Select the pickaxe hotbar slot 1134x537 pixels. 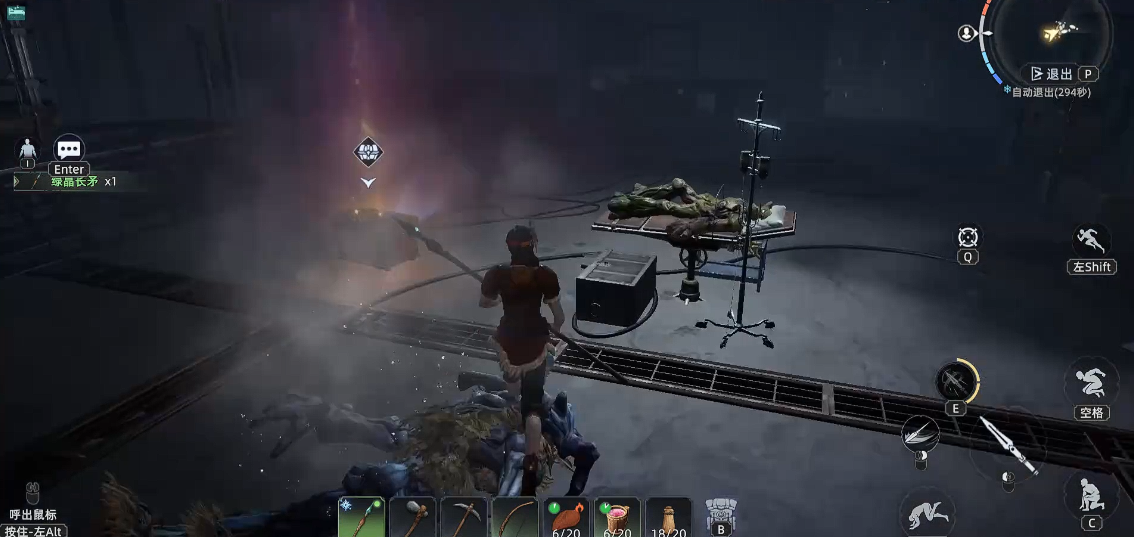(463, 518)
